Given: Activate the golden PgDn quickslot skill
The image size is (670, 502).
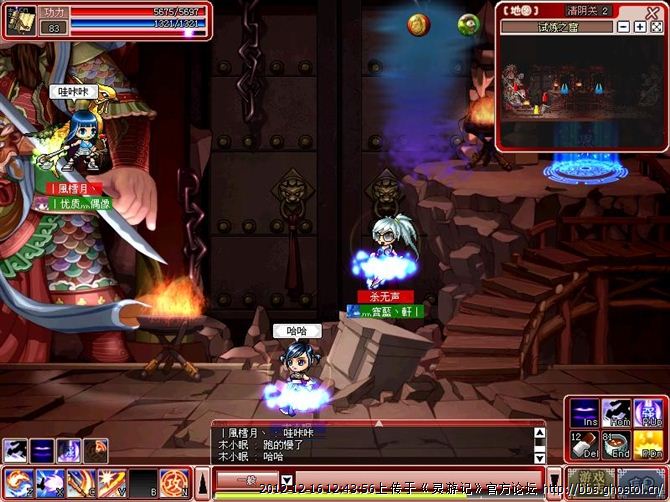Looking at the screenshot, I should [646, 444].
